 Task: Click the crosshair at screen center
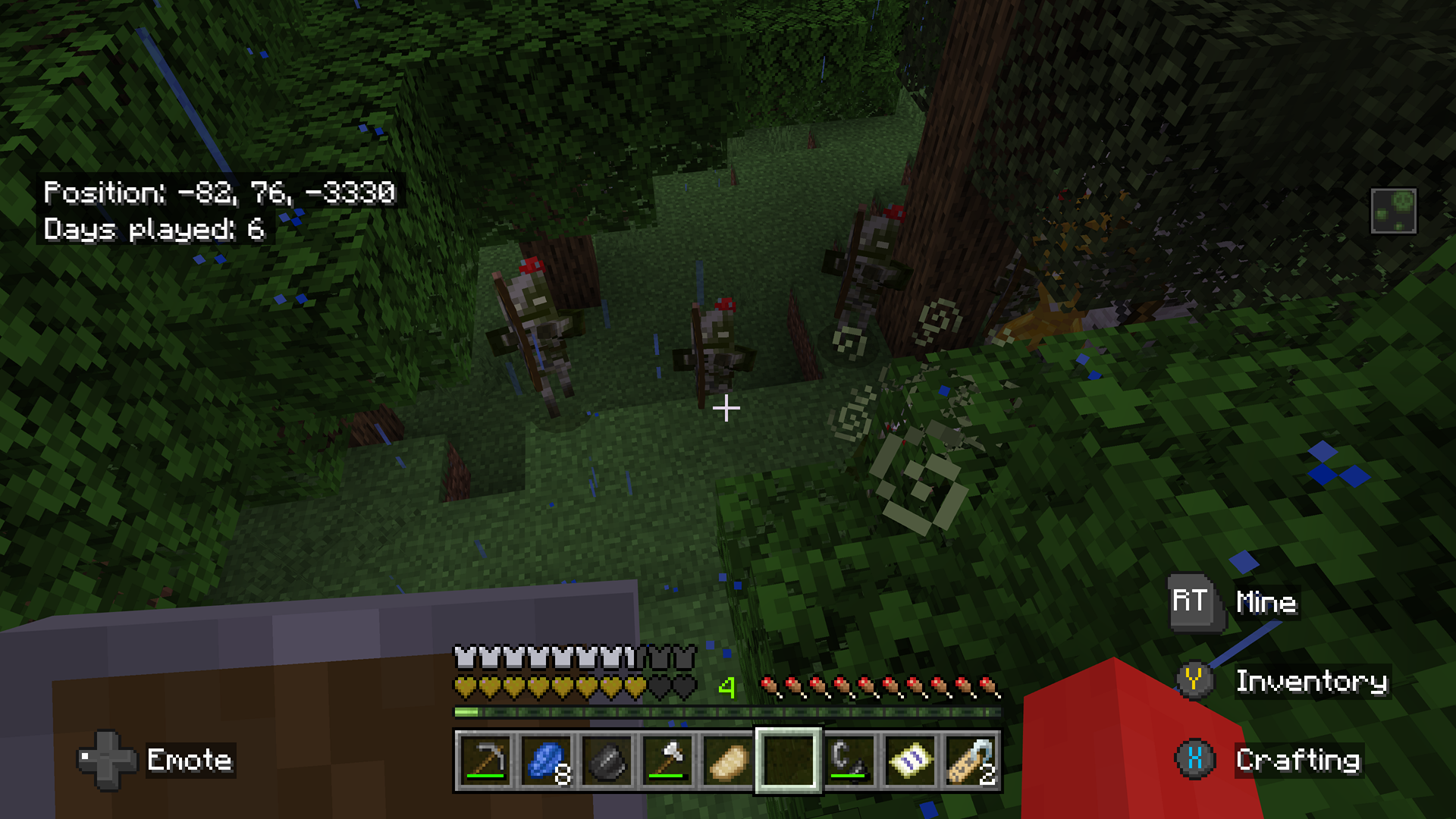tap(726, 408)
